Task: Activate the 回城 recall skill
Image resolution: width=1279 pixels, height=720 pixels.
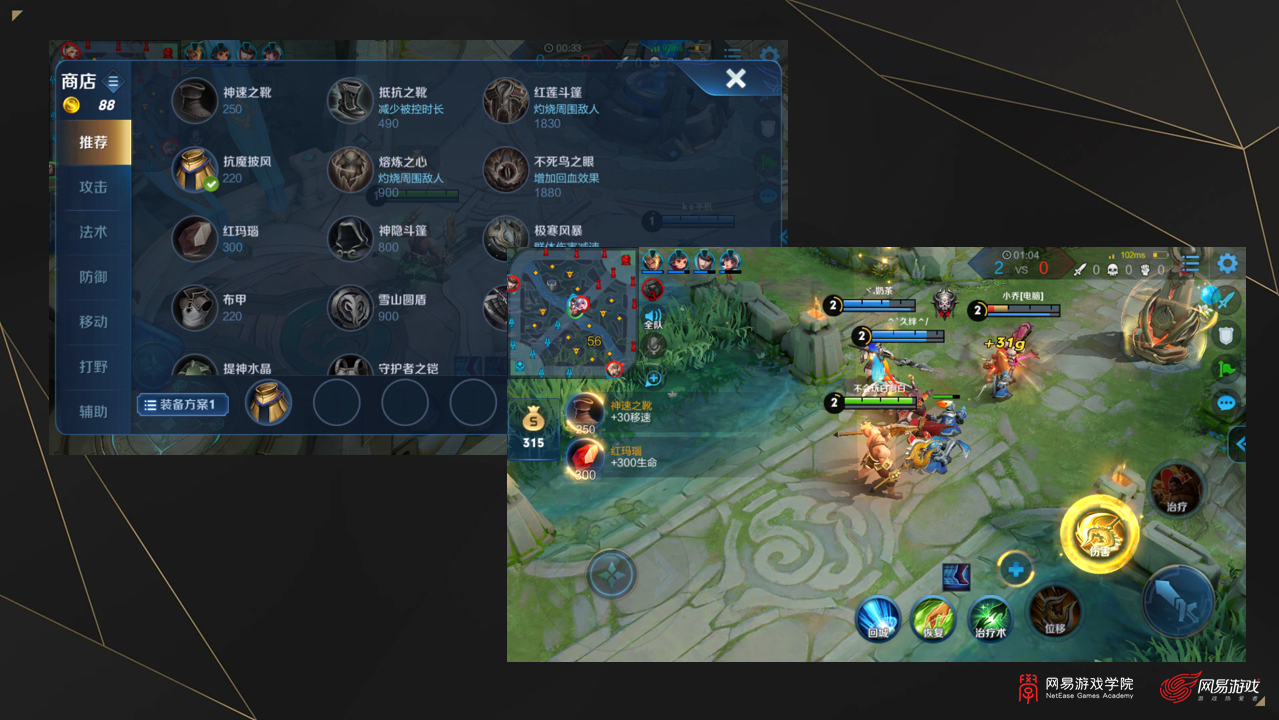Action: pos(878,617)
